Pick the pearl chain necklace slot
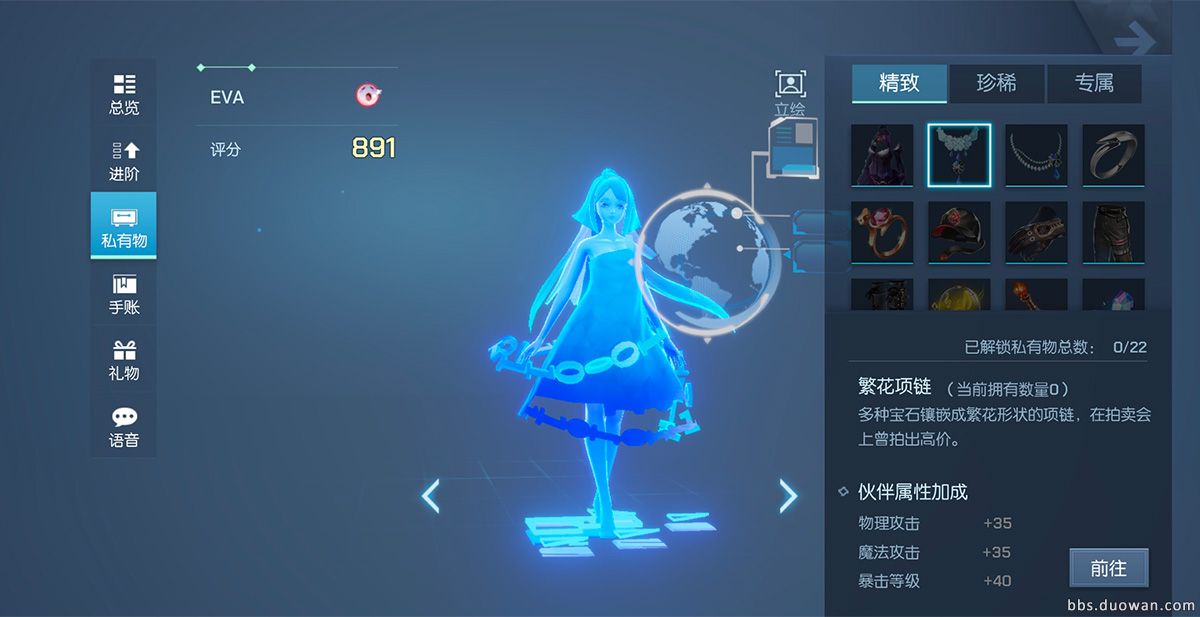This screenshot has height=617, width=1200. [x=1036, y=155]
